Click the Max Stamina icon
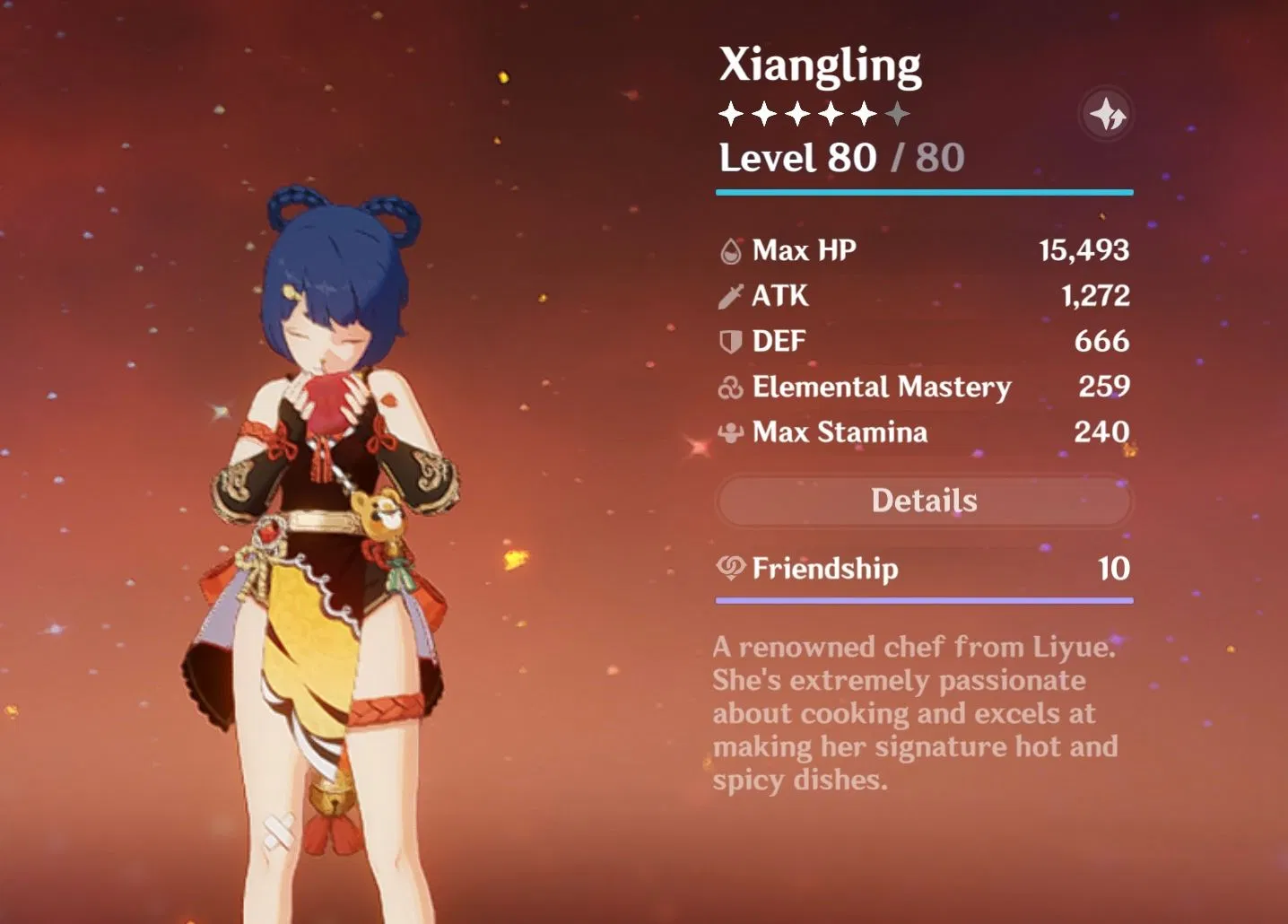Image resolution: width=1288 pixels, height=924 pixels. tap(729, 432)
